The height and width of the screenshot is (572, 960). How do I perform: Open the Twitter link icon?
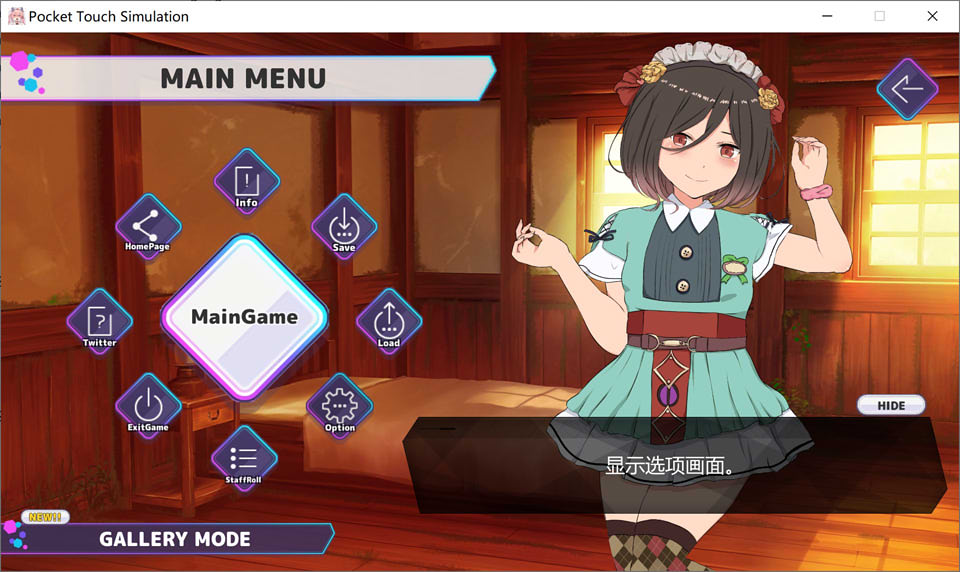(100, 322)
